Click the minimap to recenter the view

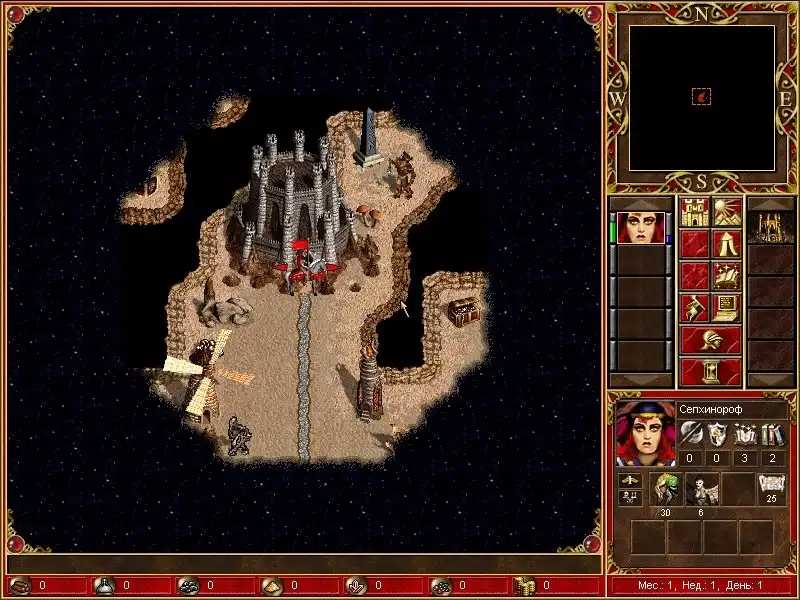702,97
